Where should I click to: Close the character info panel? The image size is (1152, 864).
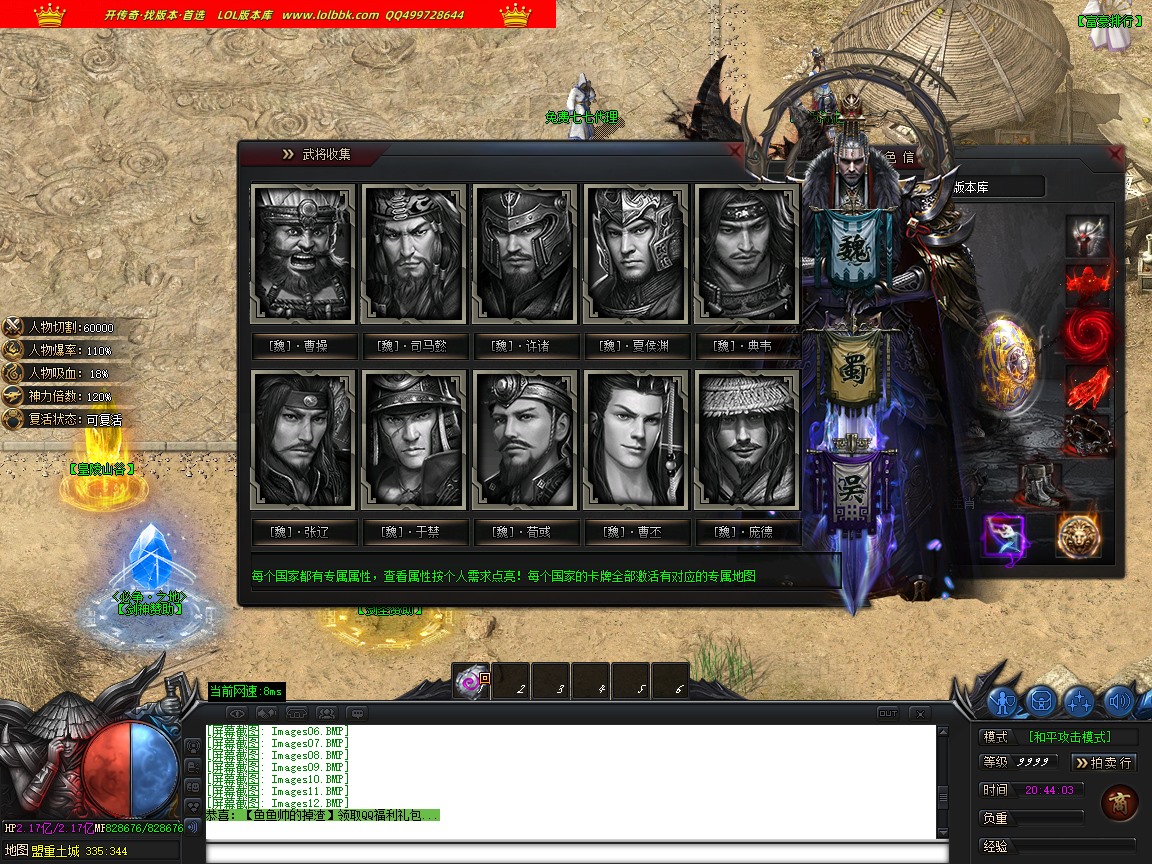tap(1116, 154)
